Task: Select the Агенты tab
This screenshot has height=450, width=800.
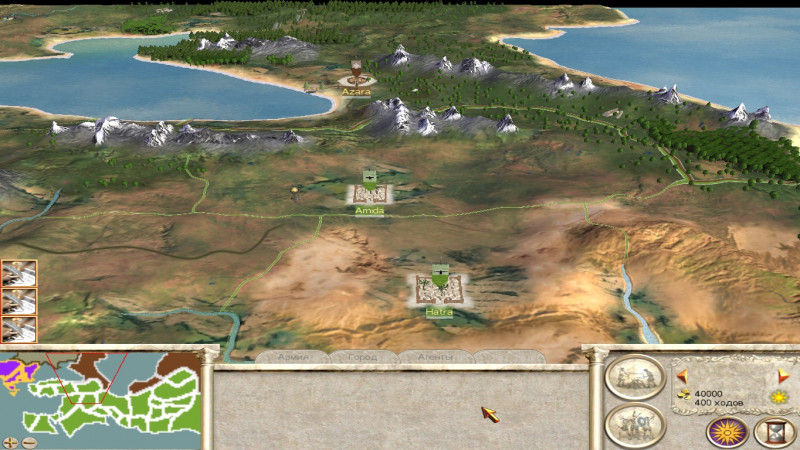Action: coord(435,357)
